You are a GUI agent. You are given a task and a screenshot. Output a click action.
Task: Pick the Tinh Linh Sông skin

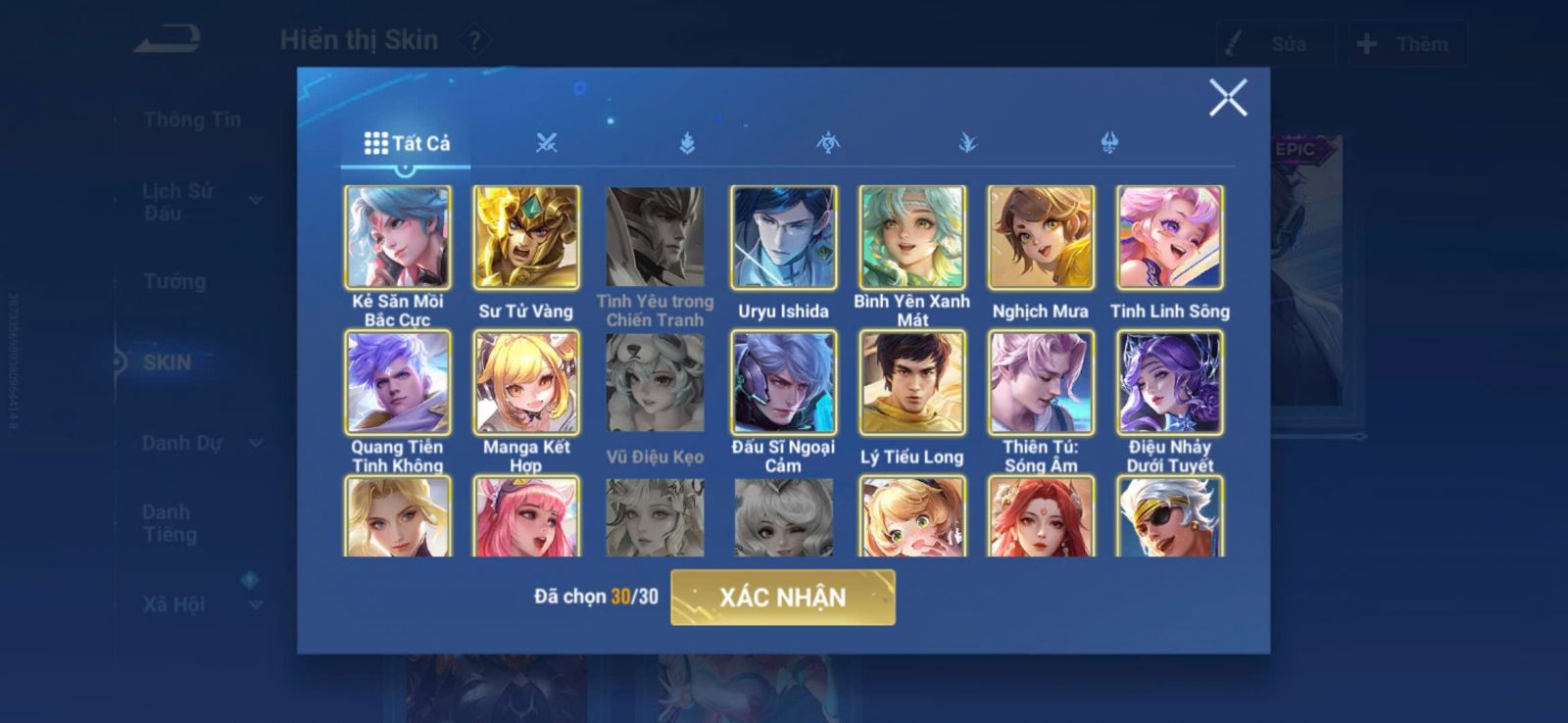pos(1169,238)
